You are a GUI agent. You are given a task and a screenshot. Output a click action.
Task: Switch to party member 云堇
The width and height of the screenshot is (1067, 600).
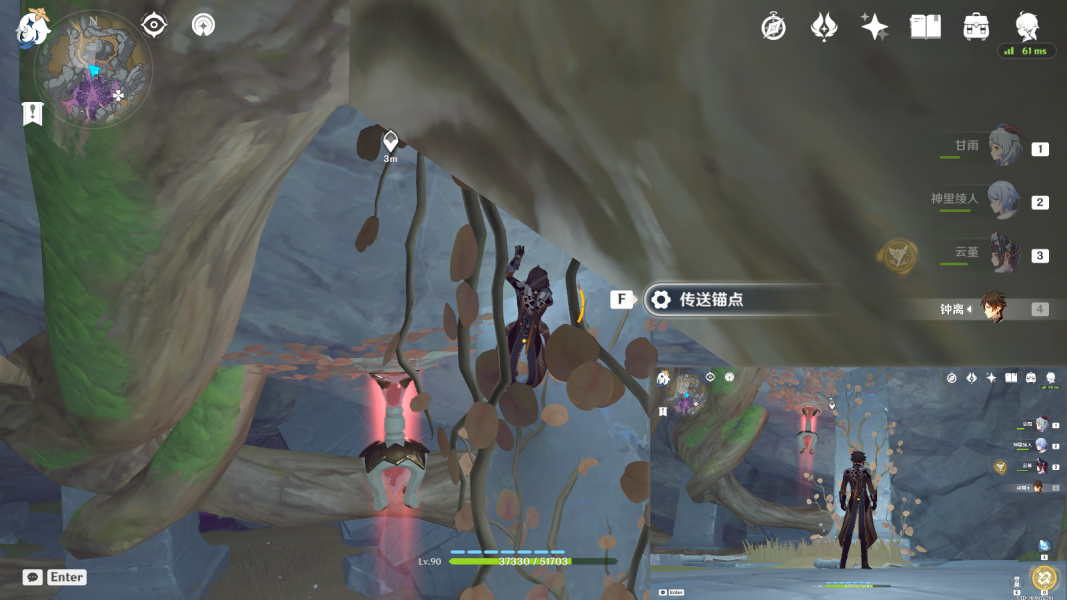coord(1001,253)
